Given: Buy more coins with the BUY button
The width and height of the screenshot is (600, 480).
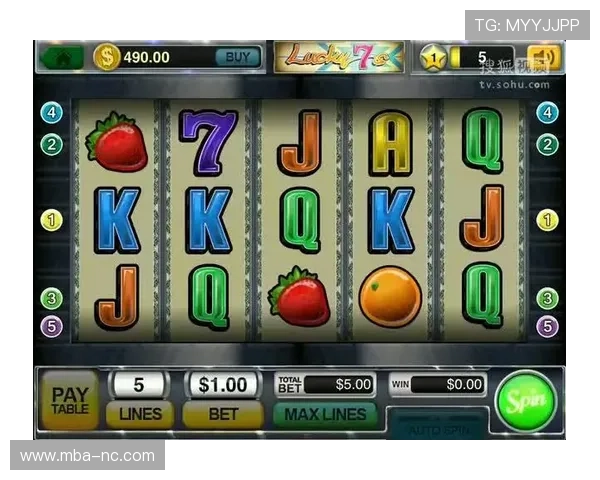Looking at the screenshot, I should click(238, 57).
